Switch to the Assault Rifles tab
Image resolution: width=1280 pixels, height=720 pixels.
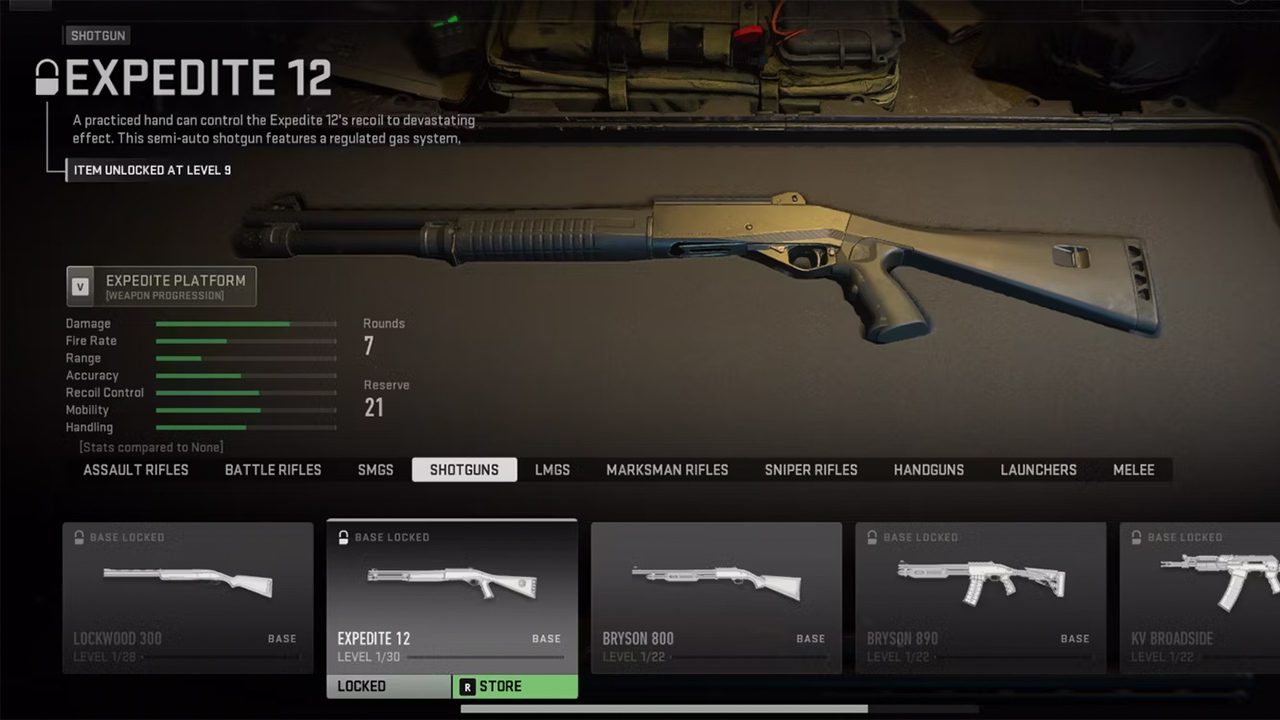click(136, 470)
